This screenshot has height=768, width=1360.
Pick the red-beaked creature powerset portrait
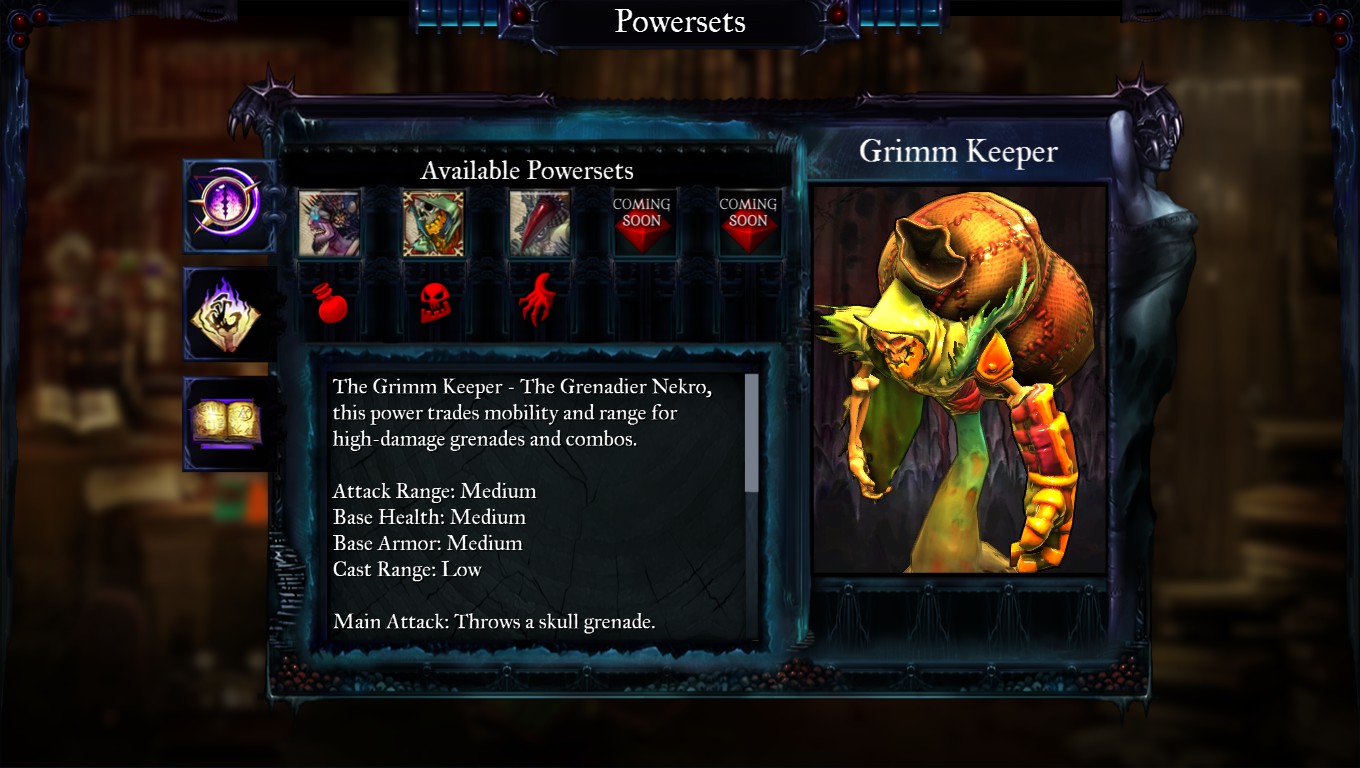click(x=540, y=223)
